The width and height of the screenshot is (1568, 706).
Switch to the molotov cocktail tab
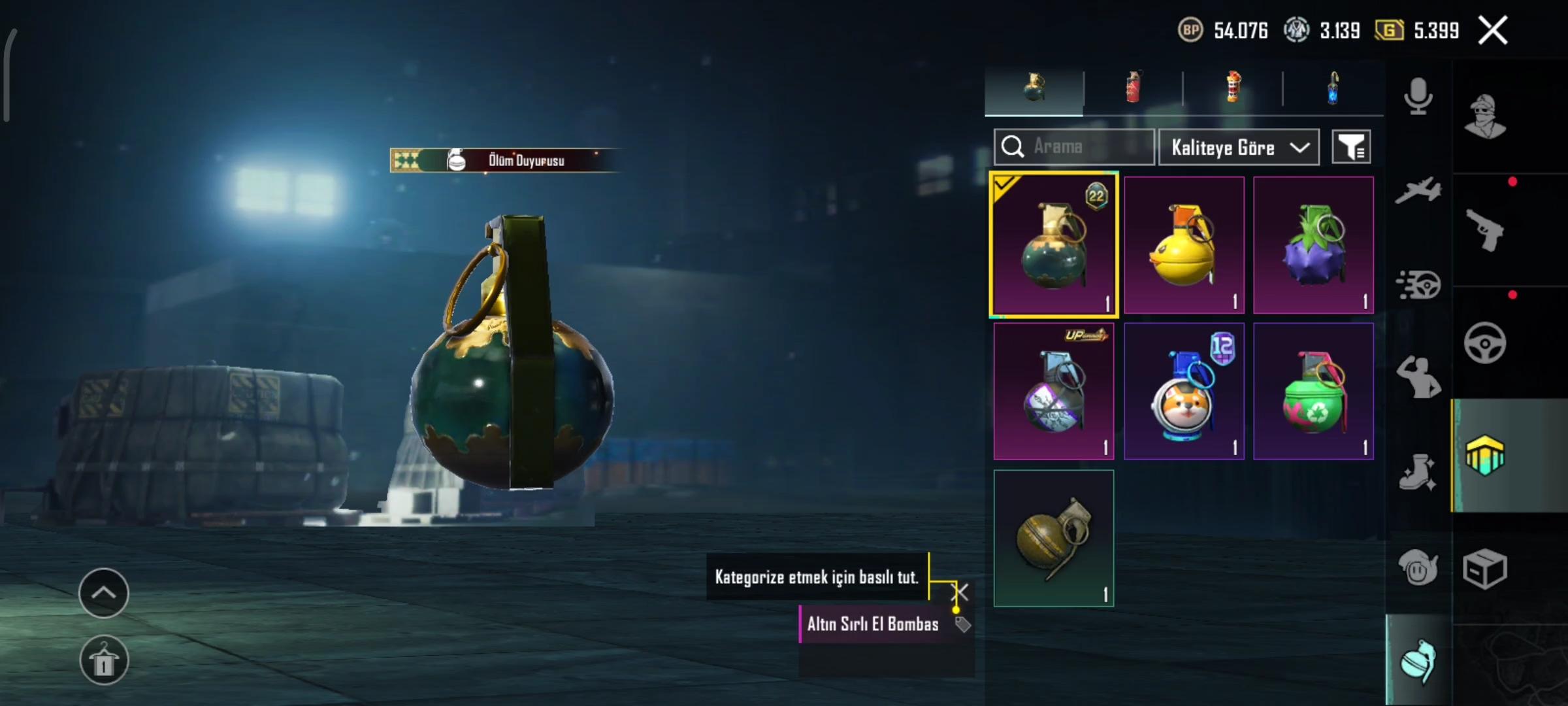[1233, 88]
